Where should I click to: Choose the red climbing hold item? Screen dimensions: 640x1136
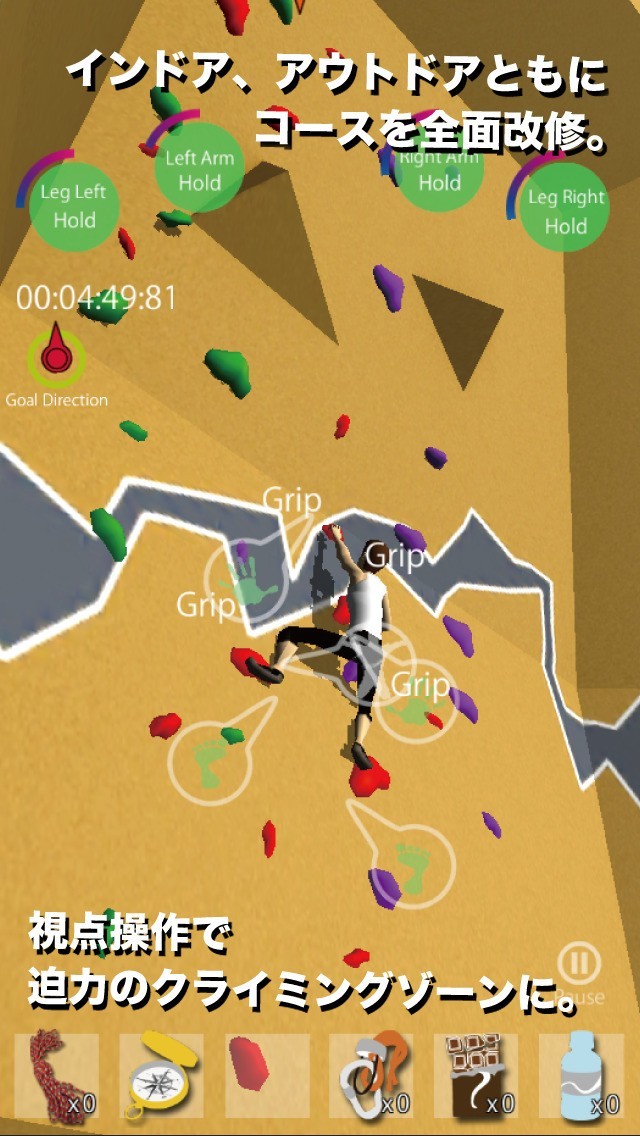pos(266,1075)
